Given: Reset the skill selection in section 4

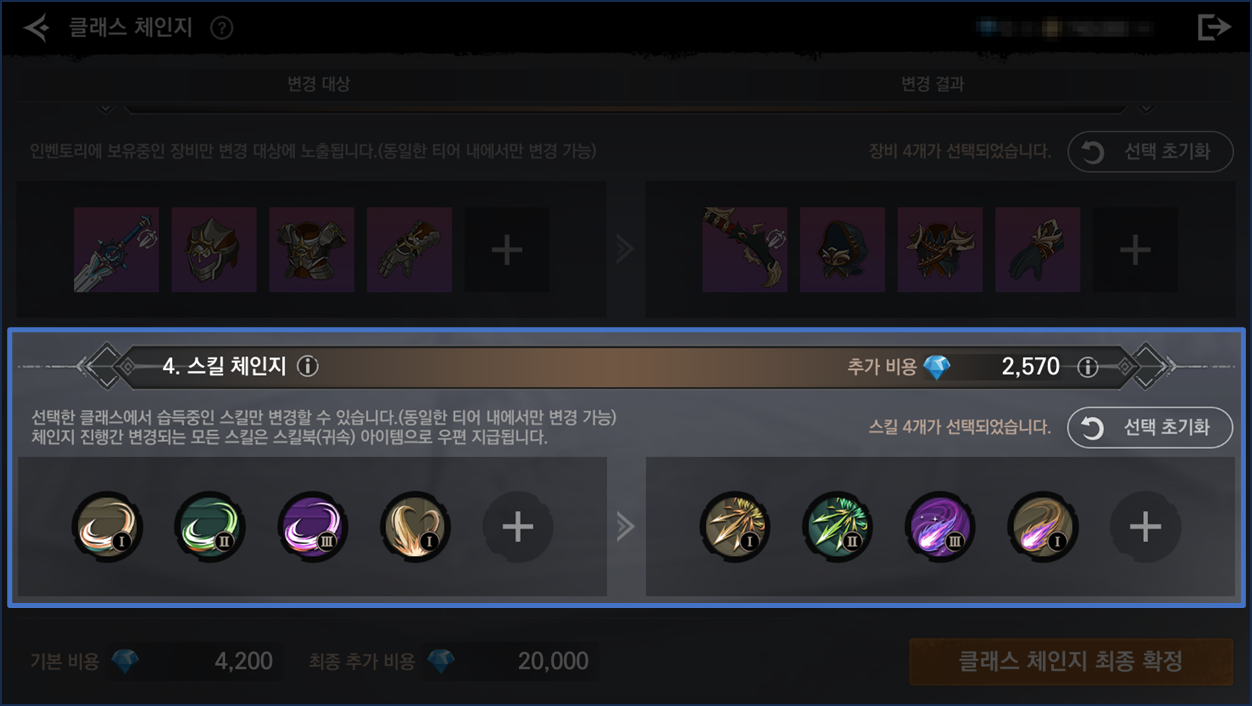Looking at the screenshot, I should (1150, 428).
